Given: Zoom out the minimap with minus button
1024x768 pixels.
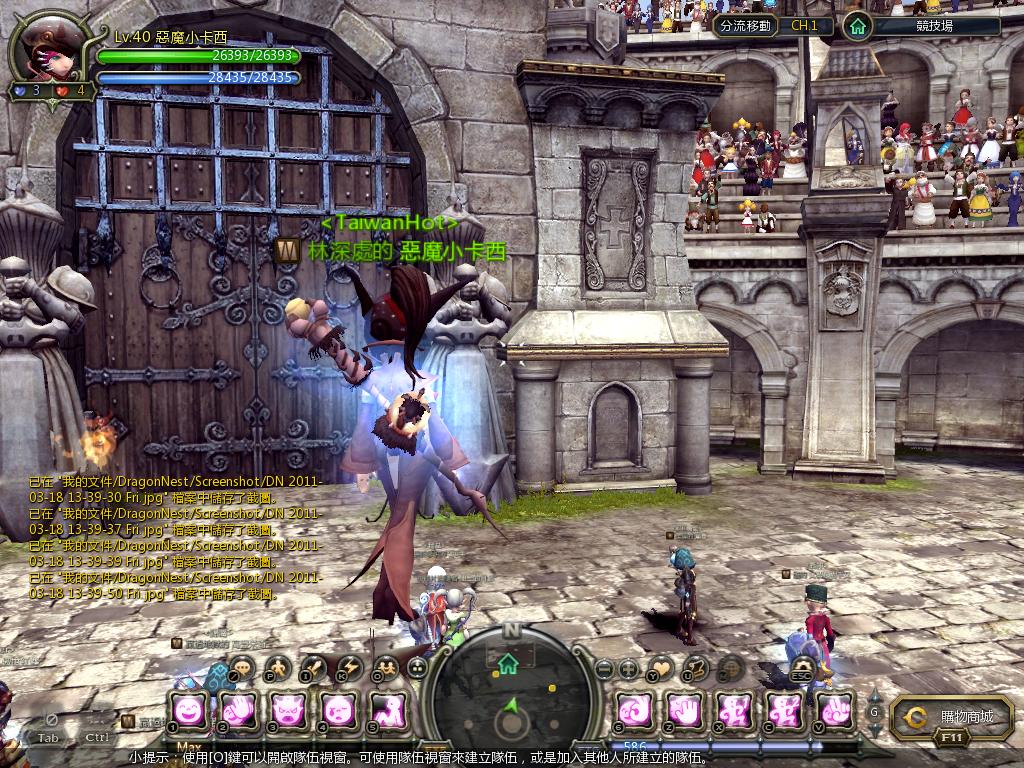Looking at the screenshot, I should [x=603, y=667].
